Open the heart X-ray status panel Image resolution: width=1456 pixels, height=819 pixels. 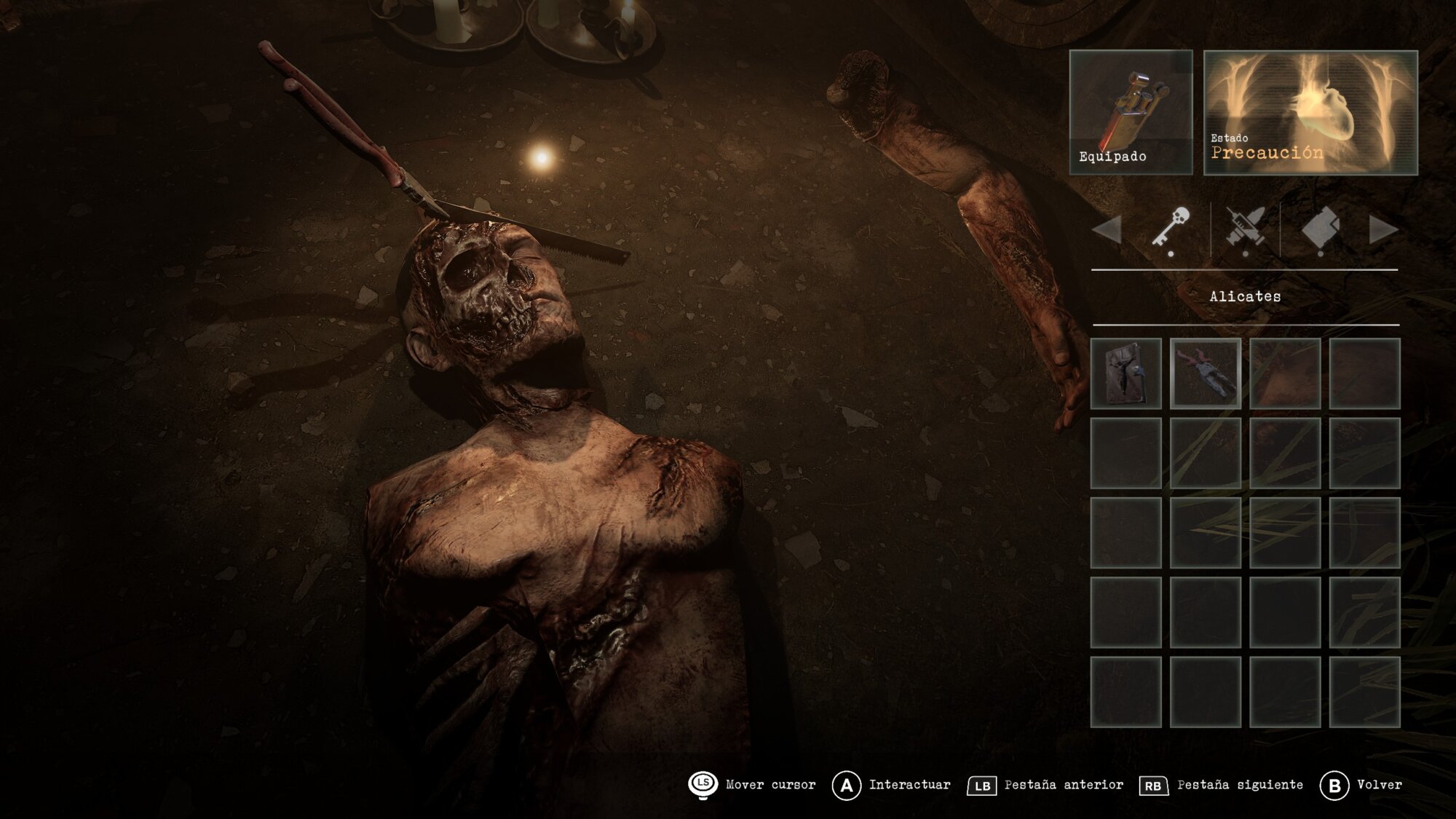1310,112
